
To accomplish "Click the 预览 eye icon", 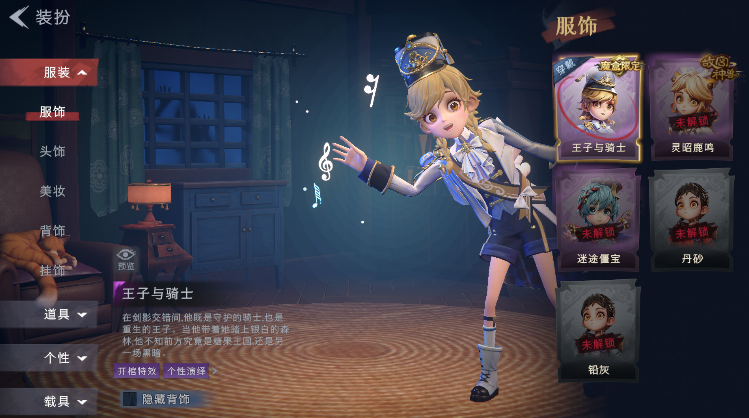I will 126,258.
